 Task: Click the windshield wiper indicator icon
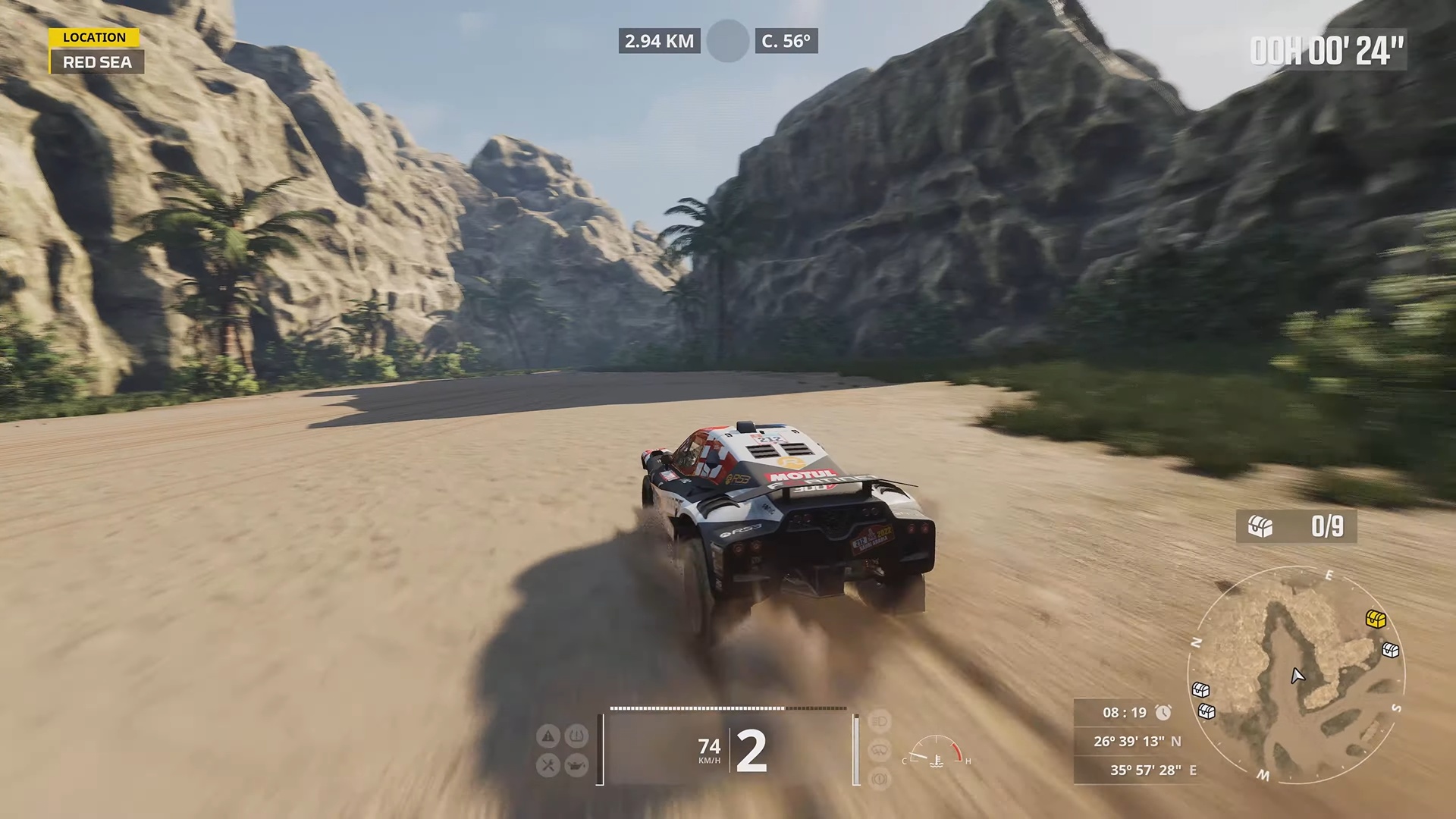[x=879, y=750]
